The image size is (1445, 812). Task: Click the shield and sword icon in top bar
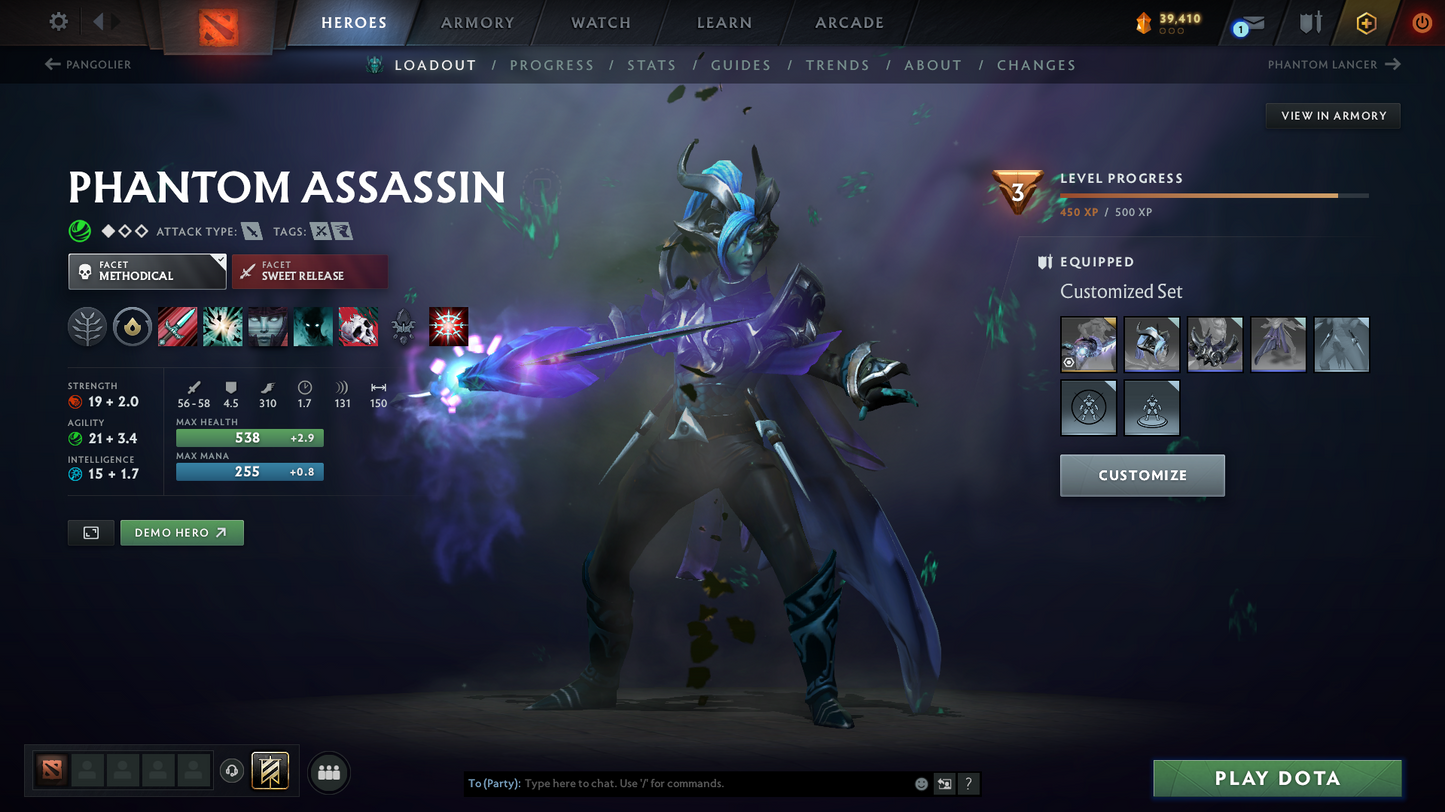click(x=1310, y=23)
